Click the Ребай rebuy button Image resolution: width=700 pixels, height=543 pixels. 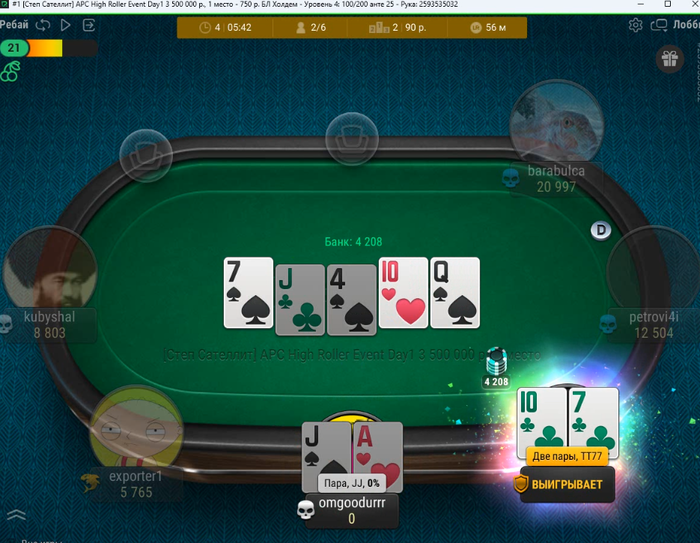[x=14, y=25]
